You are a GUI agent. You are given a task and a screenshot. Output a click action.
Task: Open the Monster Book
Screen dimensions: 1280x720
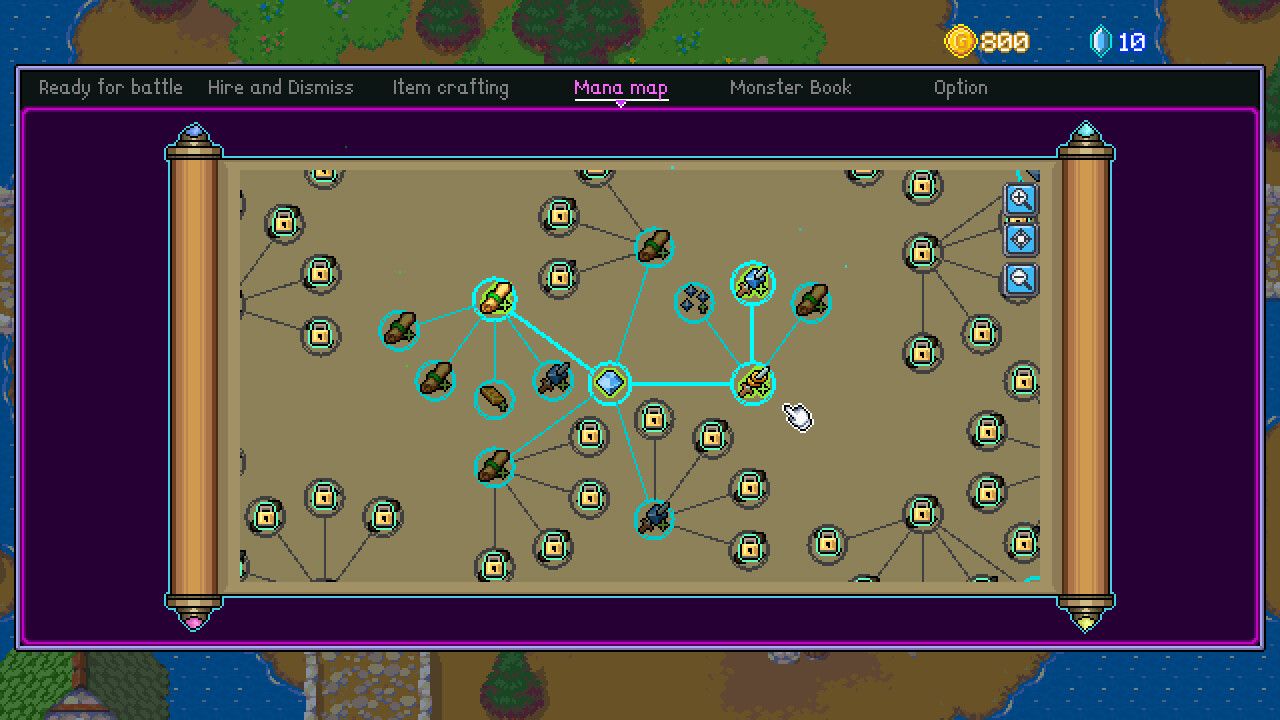click(790, 87)
